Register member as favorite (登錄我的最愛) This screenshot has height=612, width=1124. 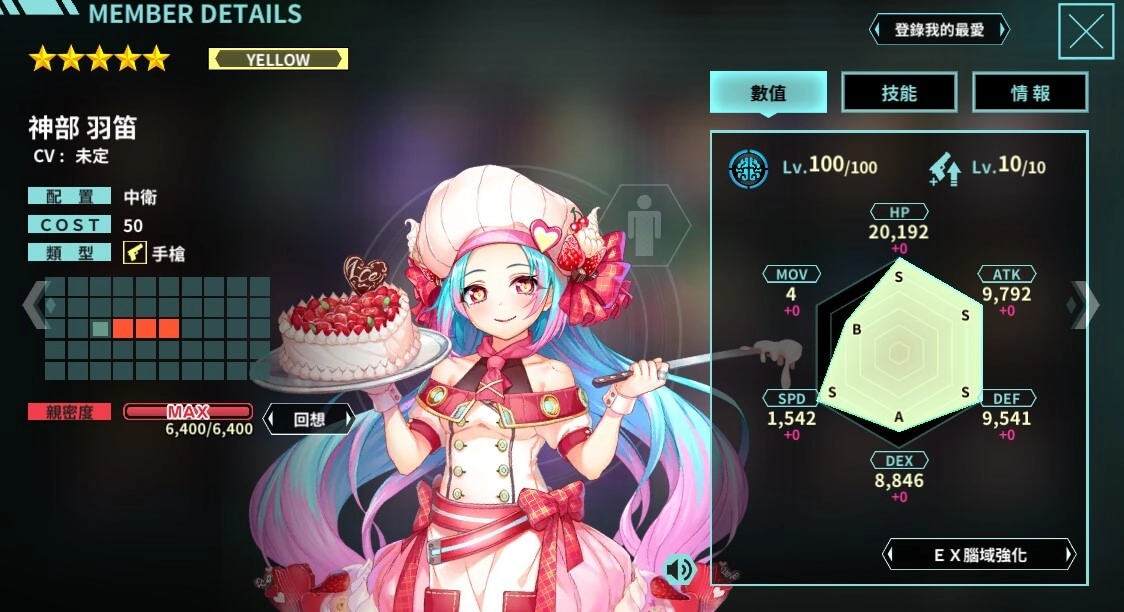click(939, 30)
